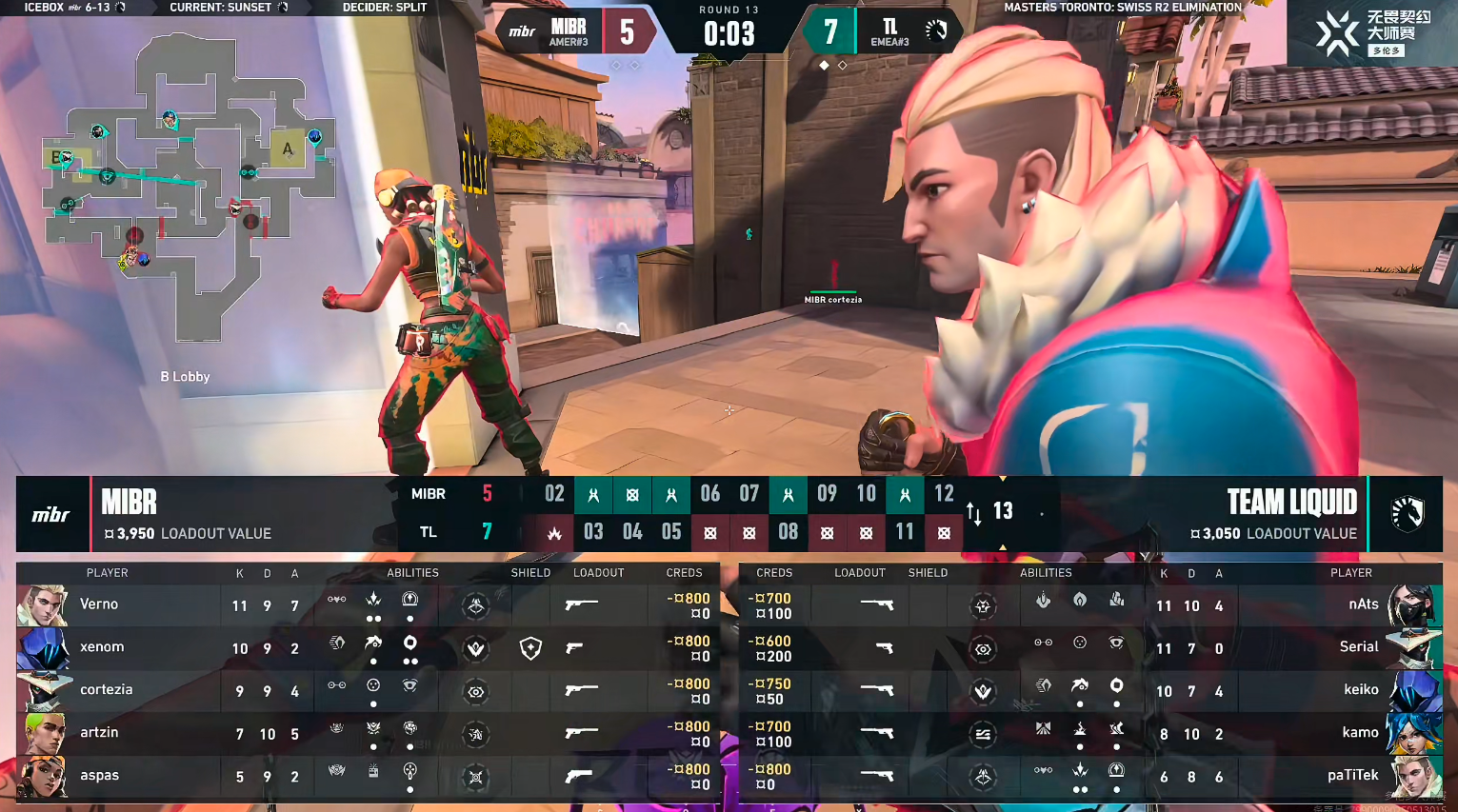Click keiko's player portrait

tap(1413, 691)
